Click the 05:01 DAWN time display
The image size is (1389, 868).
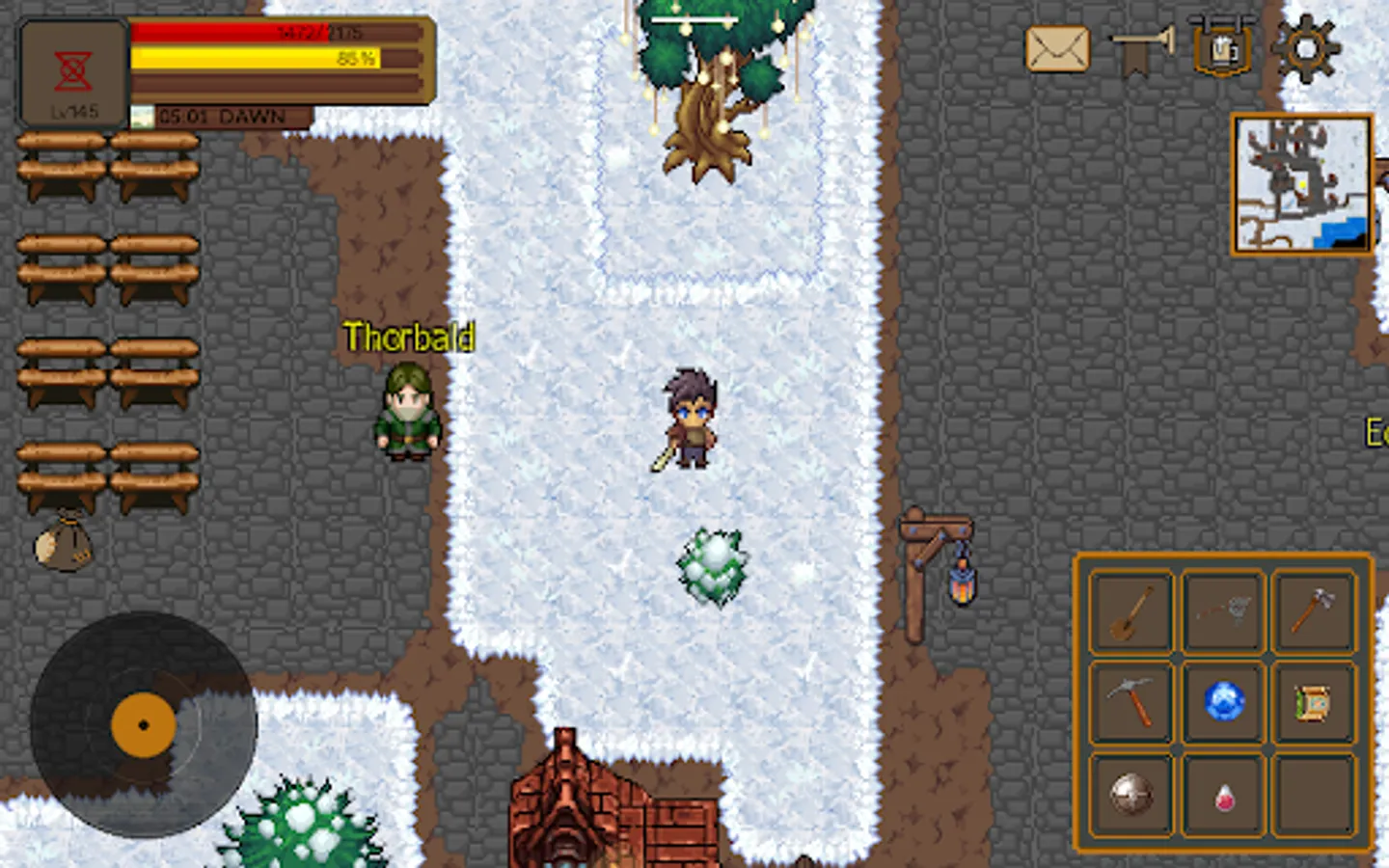[220, 117]
